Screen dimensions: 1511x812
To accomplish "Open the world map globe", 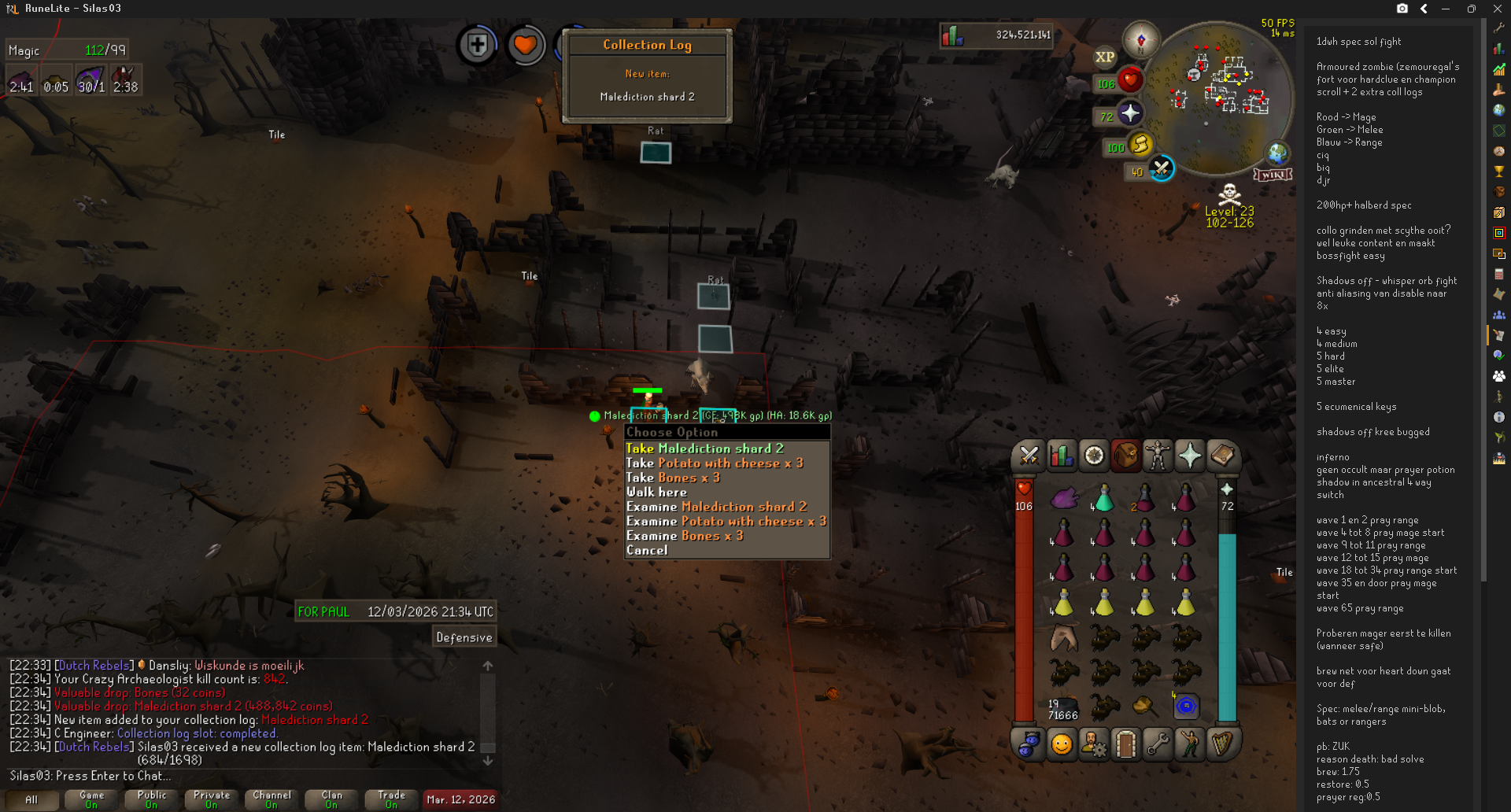I will (x=1276, y=153).
